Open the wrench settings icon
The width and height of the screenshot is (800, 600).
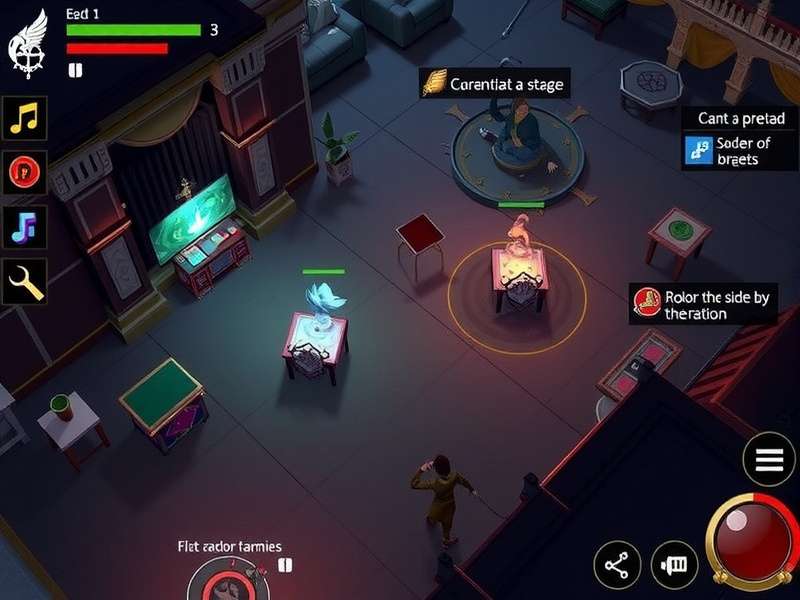coord(25,283)
